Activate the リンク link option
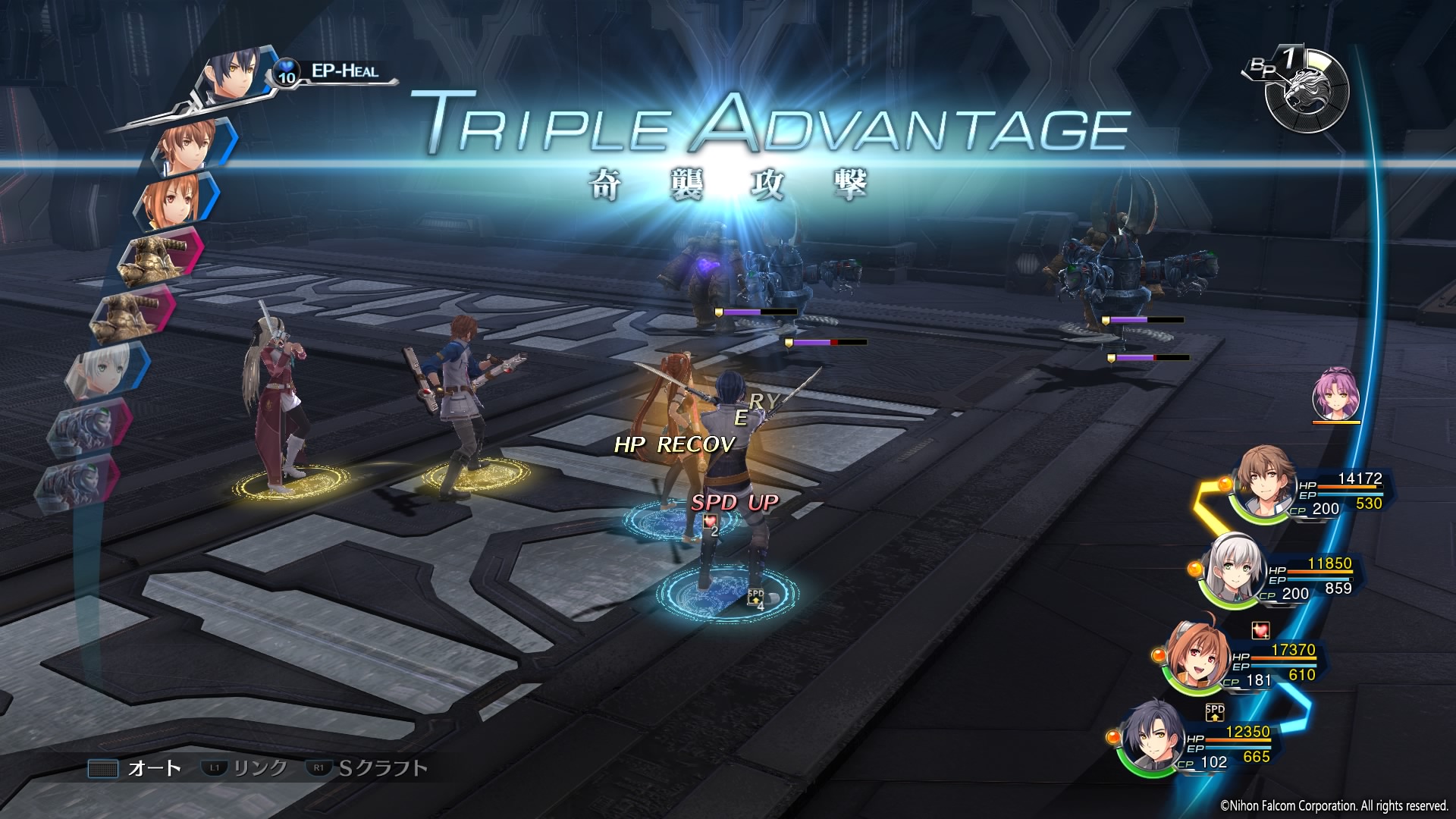 [x=245, y=768]
